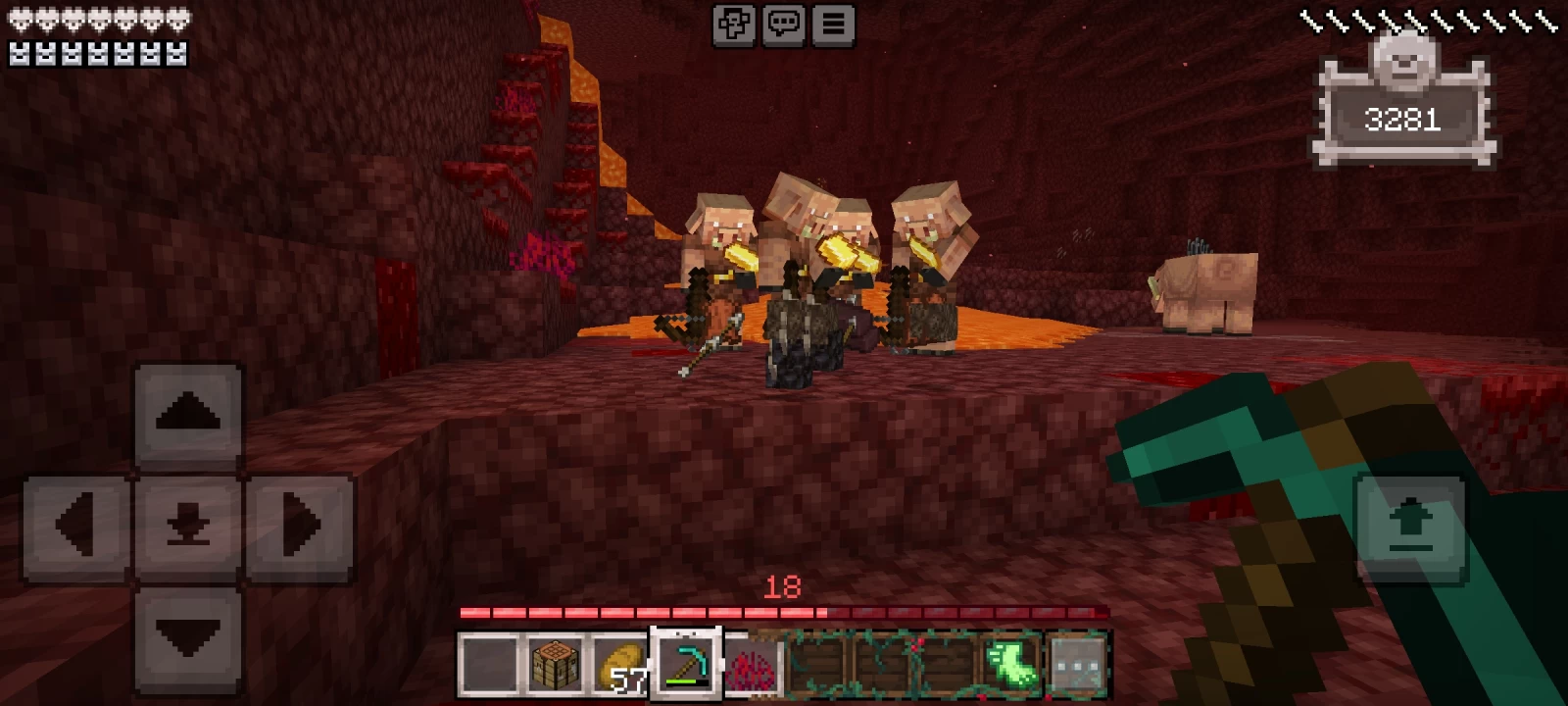Tap the move backward arrow
This screenshot has height=706, width=1568.
tap(188, 637)
